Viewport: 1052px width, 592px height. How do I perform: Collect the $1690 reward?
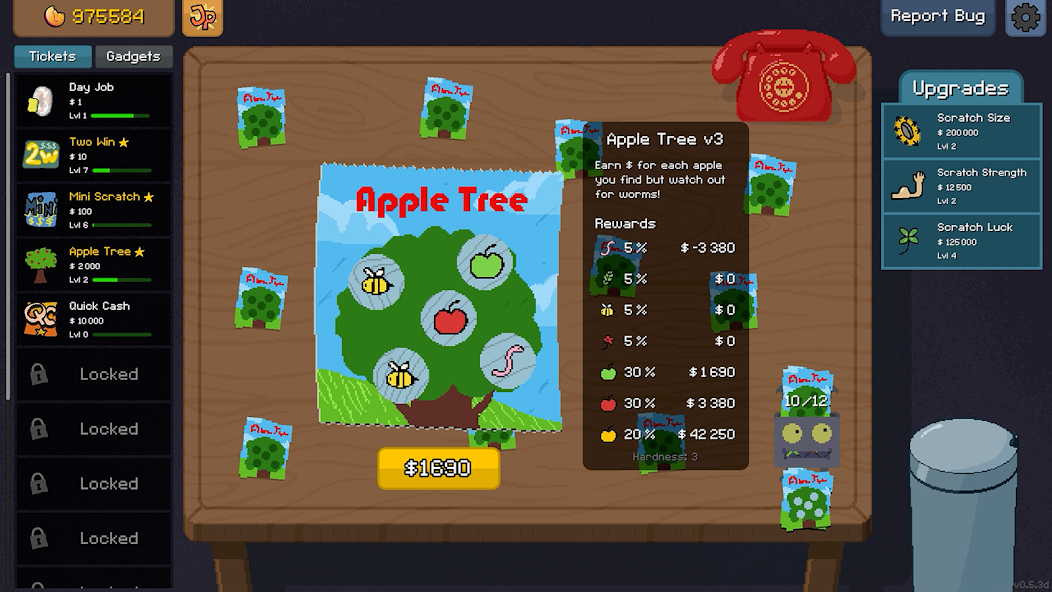coord(438,468)
